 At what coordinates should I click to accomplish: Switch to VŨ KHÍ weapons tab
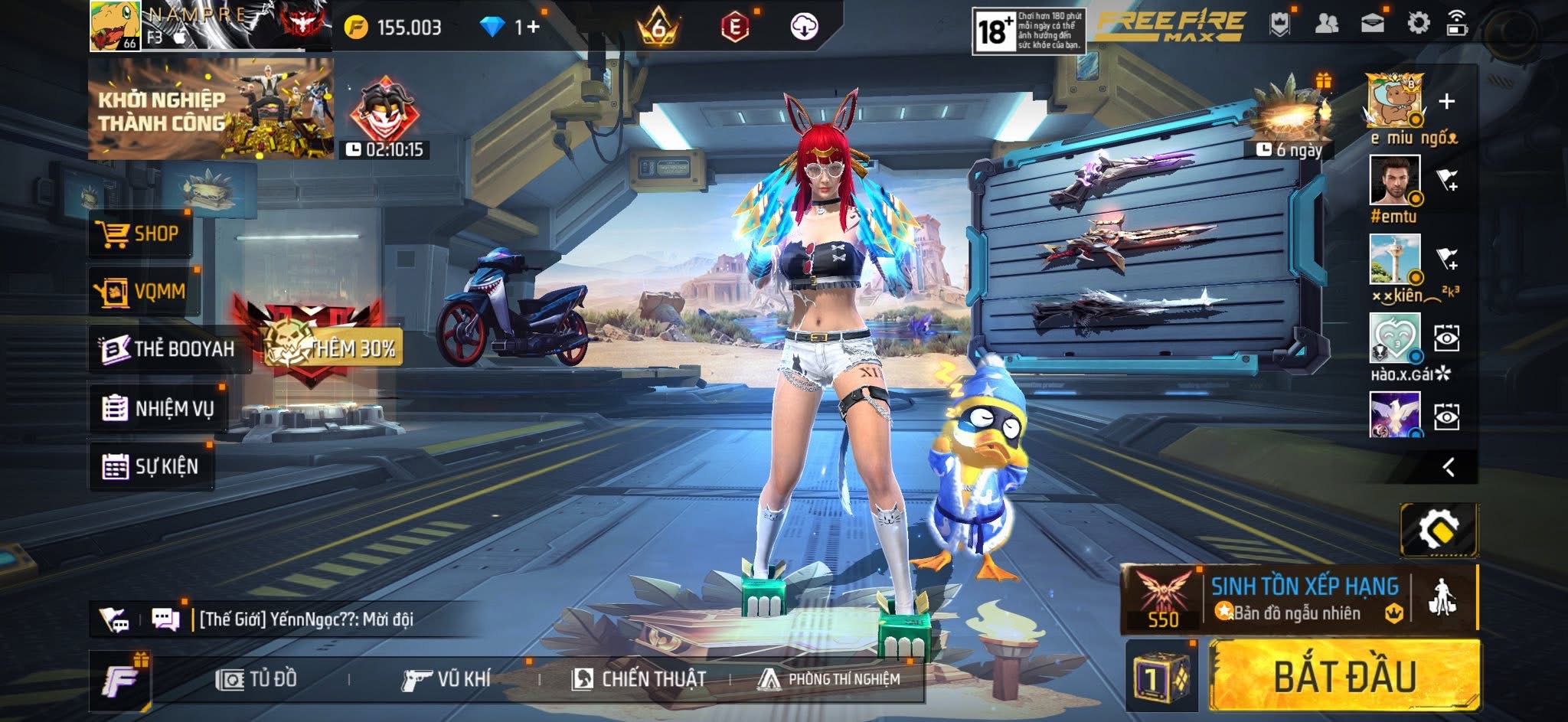point(446,679)
